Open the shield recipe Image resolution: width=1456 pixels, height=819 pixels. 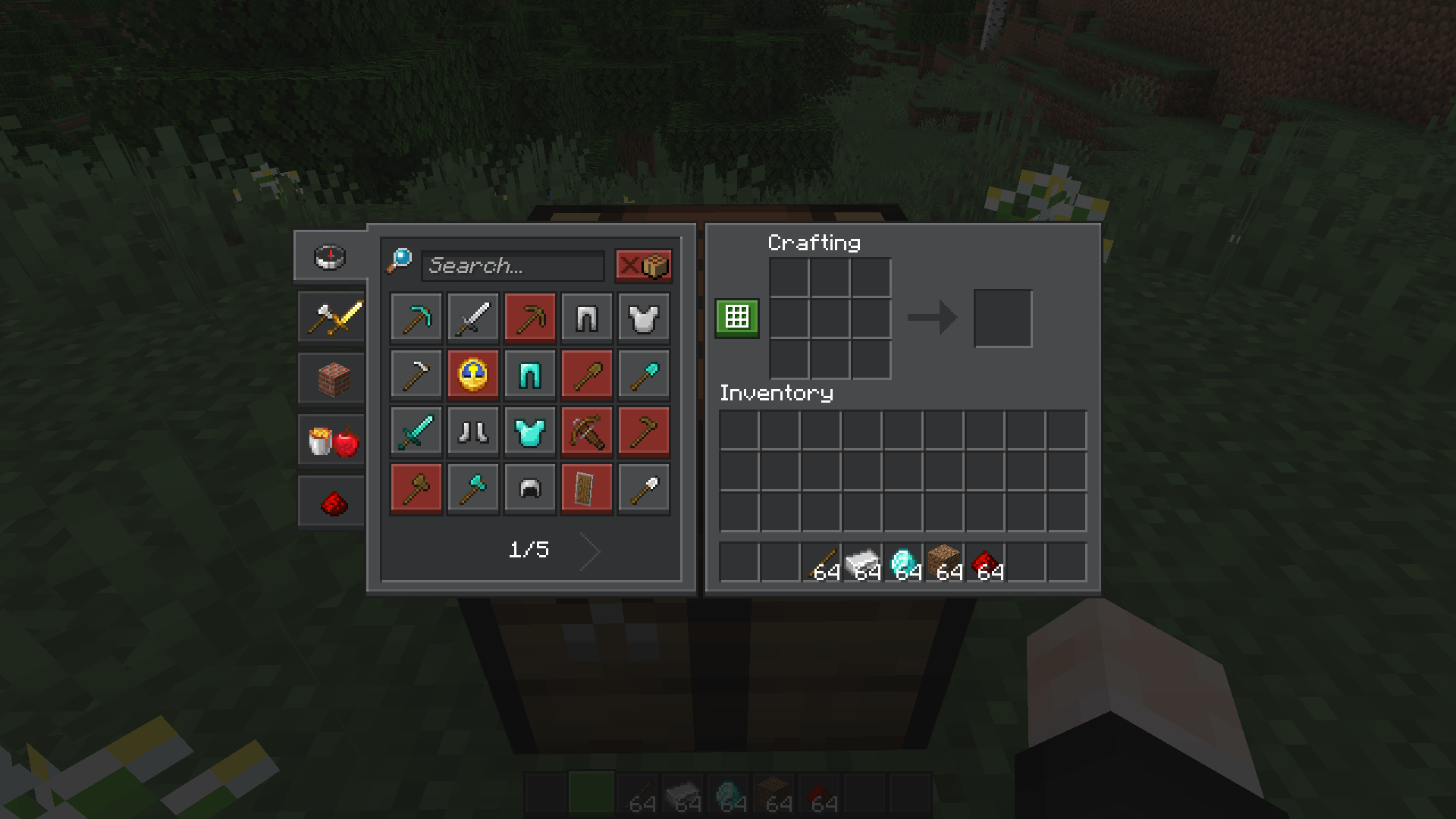(586, 488)
